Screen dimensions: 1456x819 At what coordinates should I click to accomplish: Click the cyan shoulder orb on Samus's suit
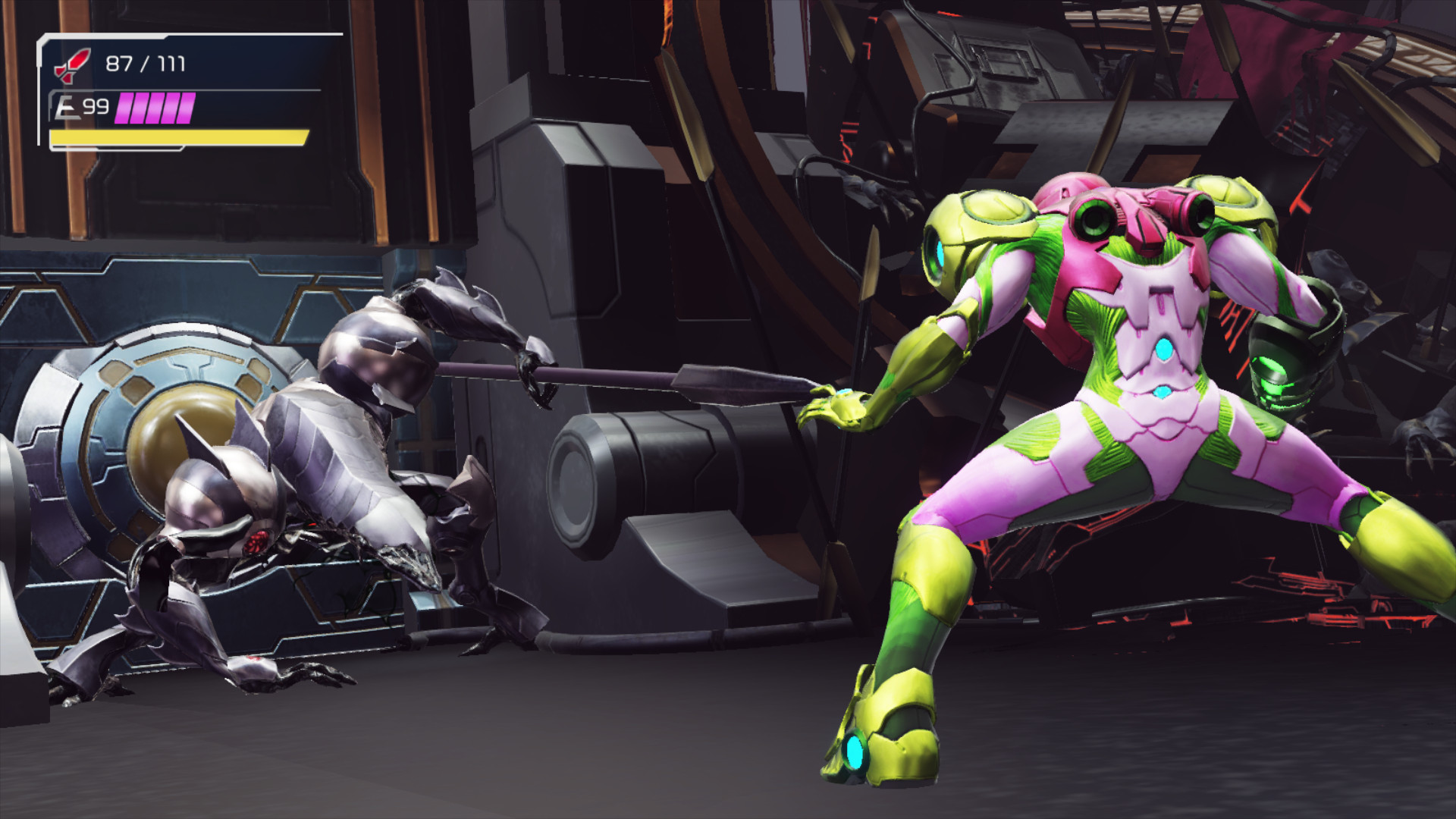938,250
